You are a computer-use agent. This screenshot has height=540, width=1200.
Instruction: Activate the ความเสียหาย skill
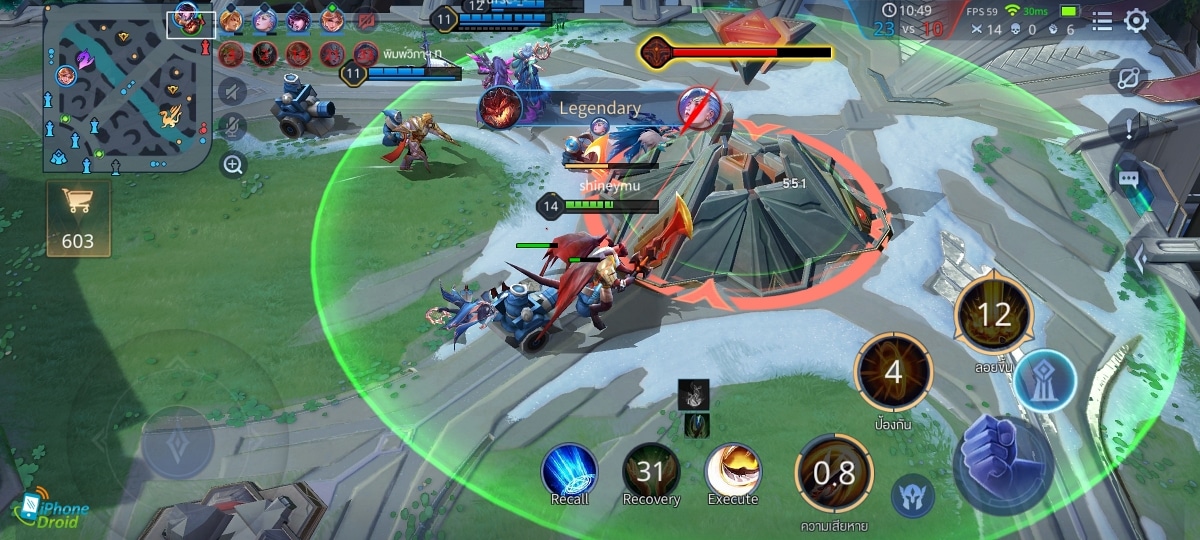click(834, 473)
